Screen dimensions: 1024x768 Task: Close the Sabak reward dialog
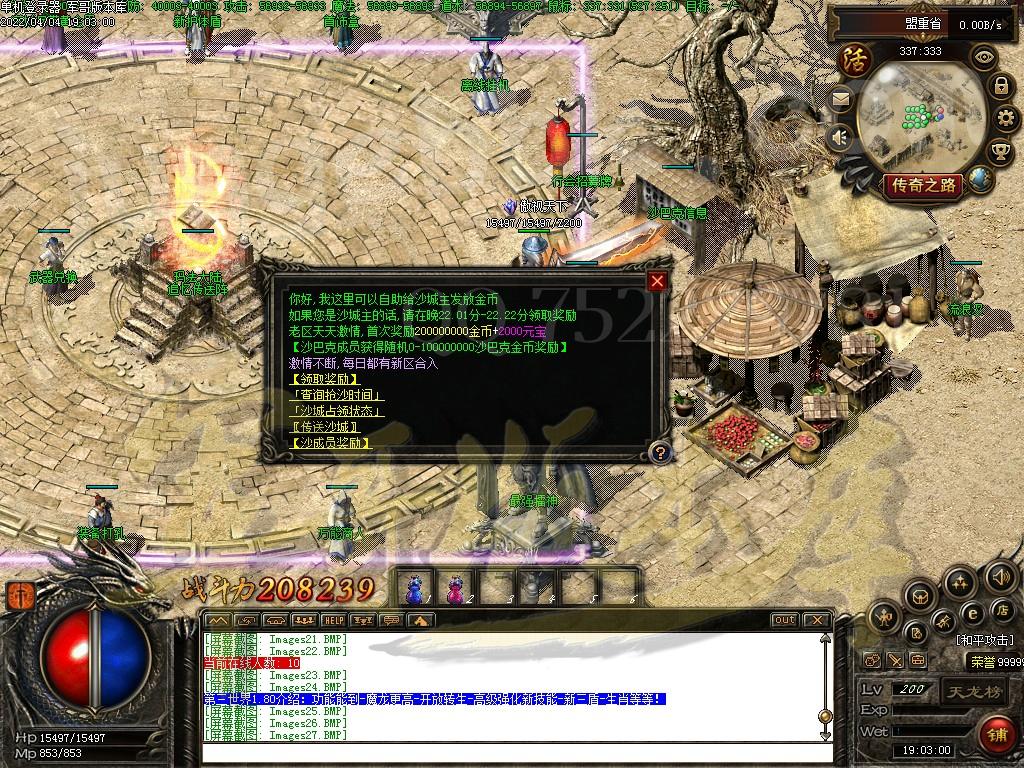click(x=657, y=282)
